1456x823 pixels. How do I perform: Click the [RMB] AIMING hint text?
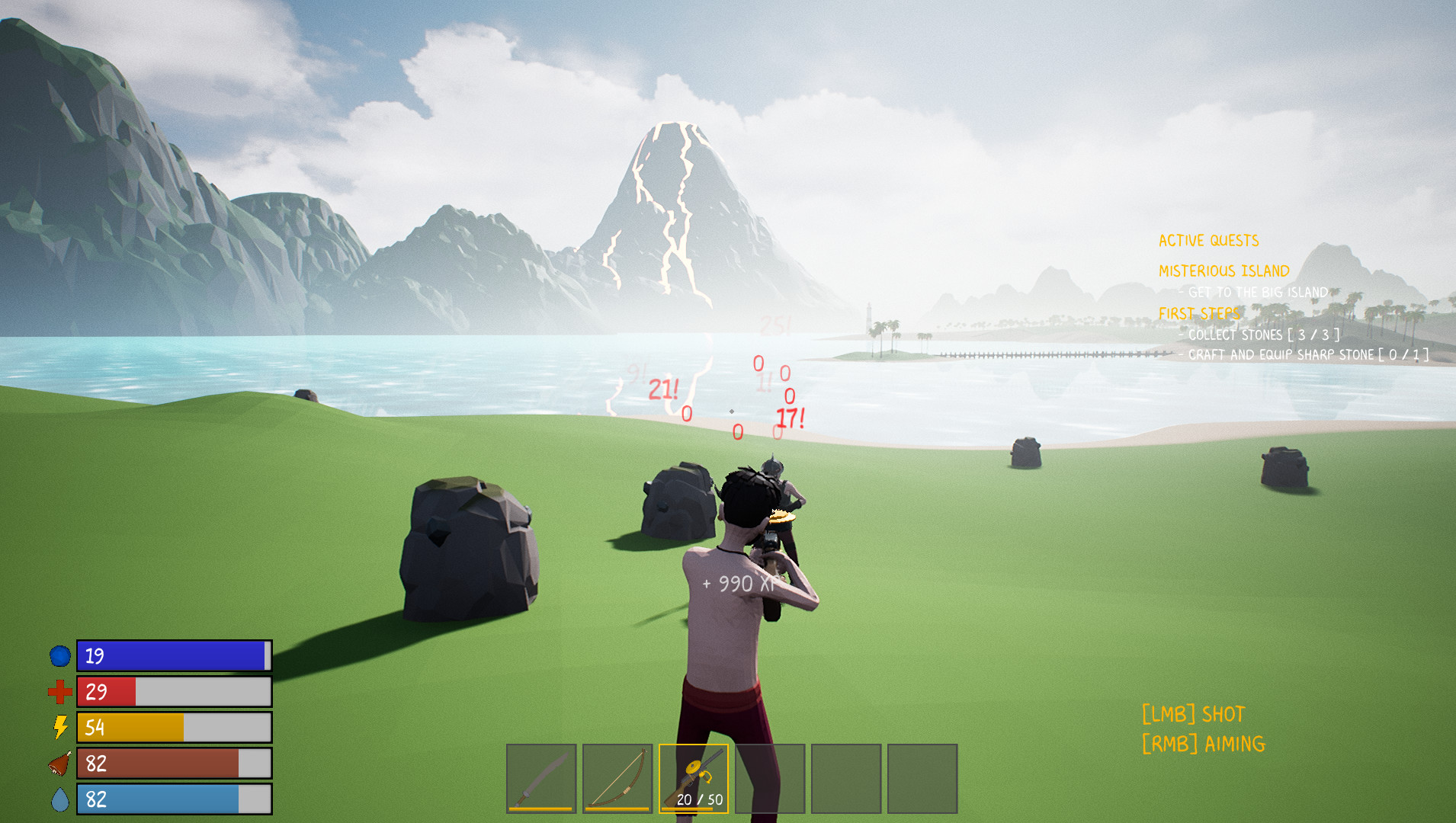click(x=1203, y=743)
